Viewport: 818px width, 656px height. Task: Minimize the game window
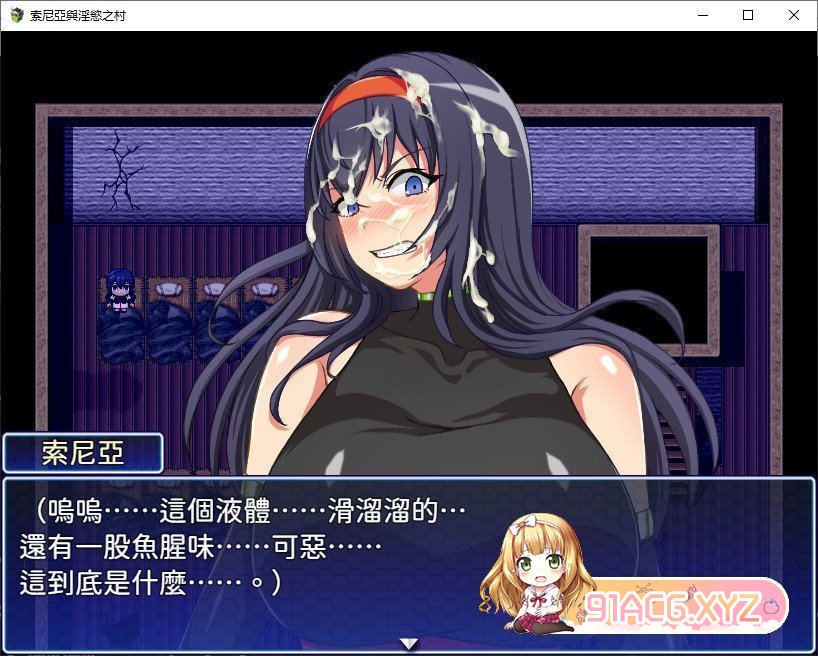point(702,15)
